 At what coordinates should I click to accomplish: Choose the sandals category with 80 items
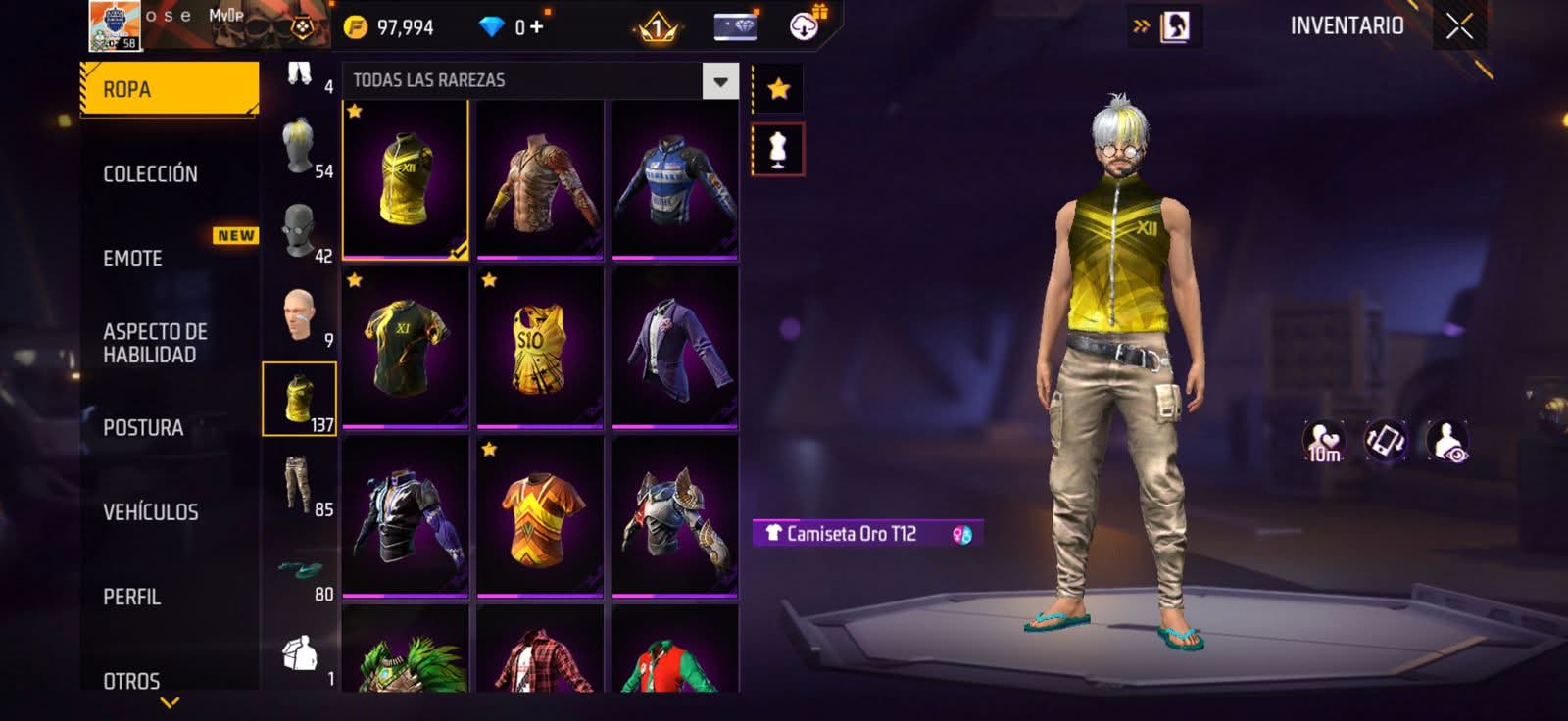pyautogui.click(x=300, y=570)
